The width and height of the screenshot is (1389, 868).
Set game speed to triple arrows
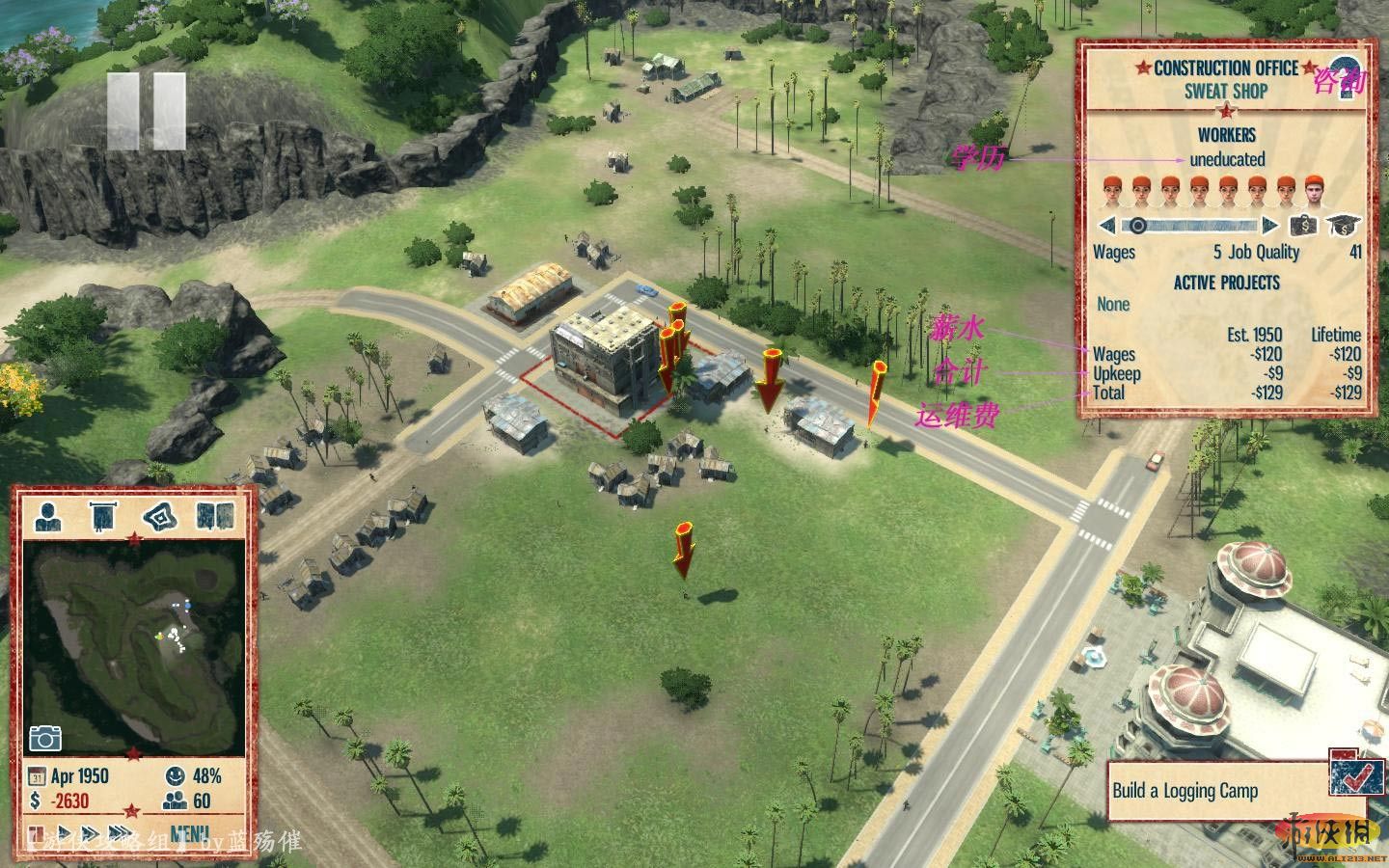tap(122, 832)
